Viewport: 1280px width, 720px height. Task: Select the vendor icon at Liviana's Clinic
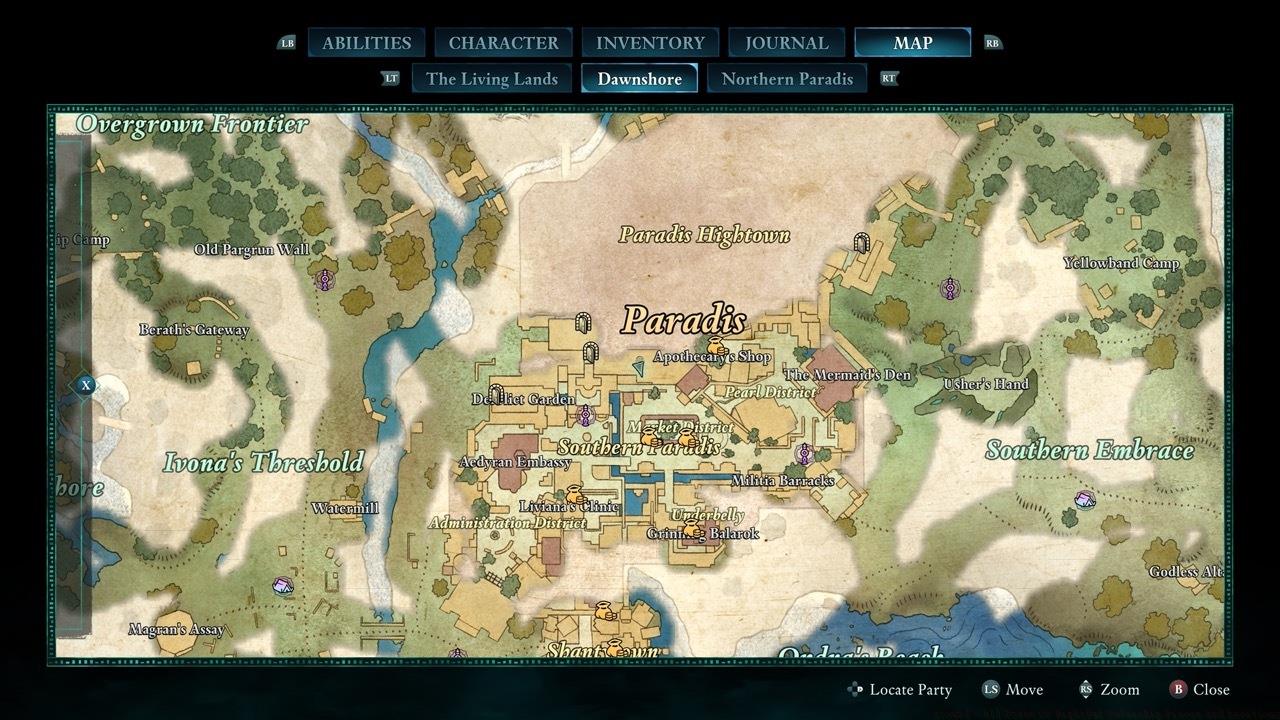[x=574, y=493]
